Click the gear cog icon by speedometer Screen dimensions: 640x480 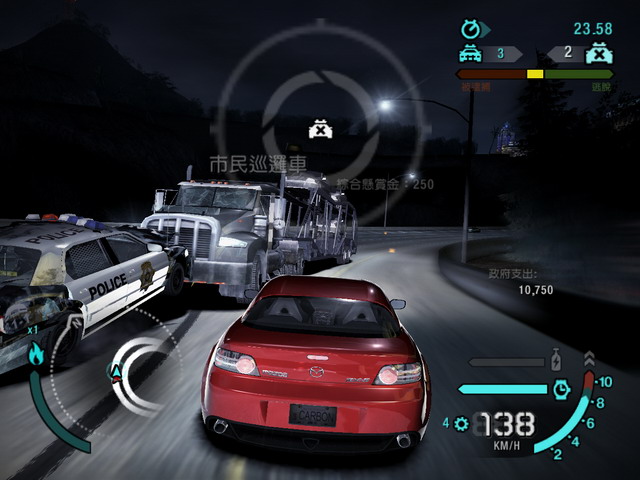[461, 423]
